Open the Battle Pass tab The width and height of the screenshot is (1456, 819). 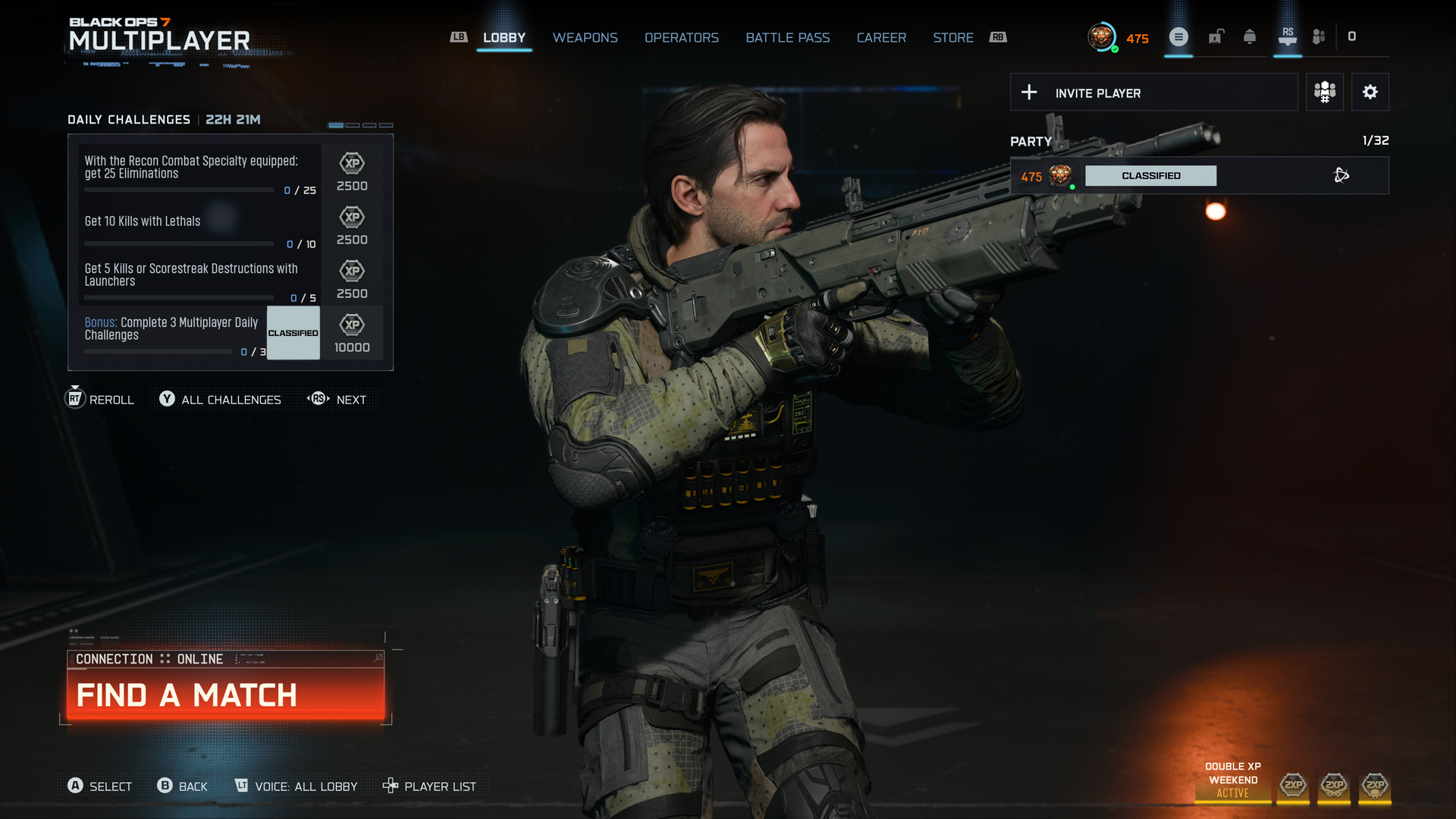pyautogui.click(x=787, y=38)
